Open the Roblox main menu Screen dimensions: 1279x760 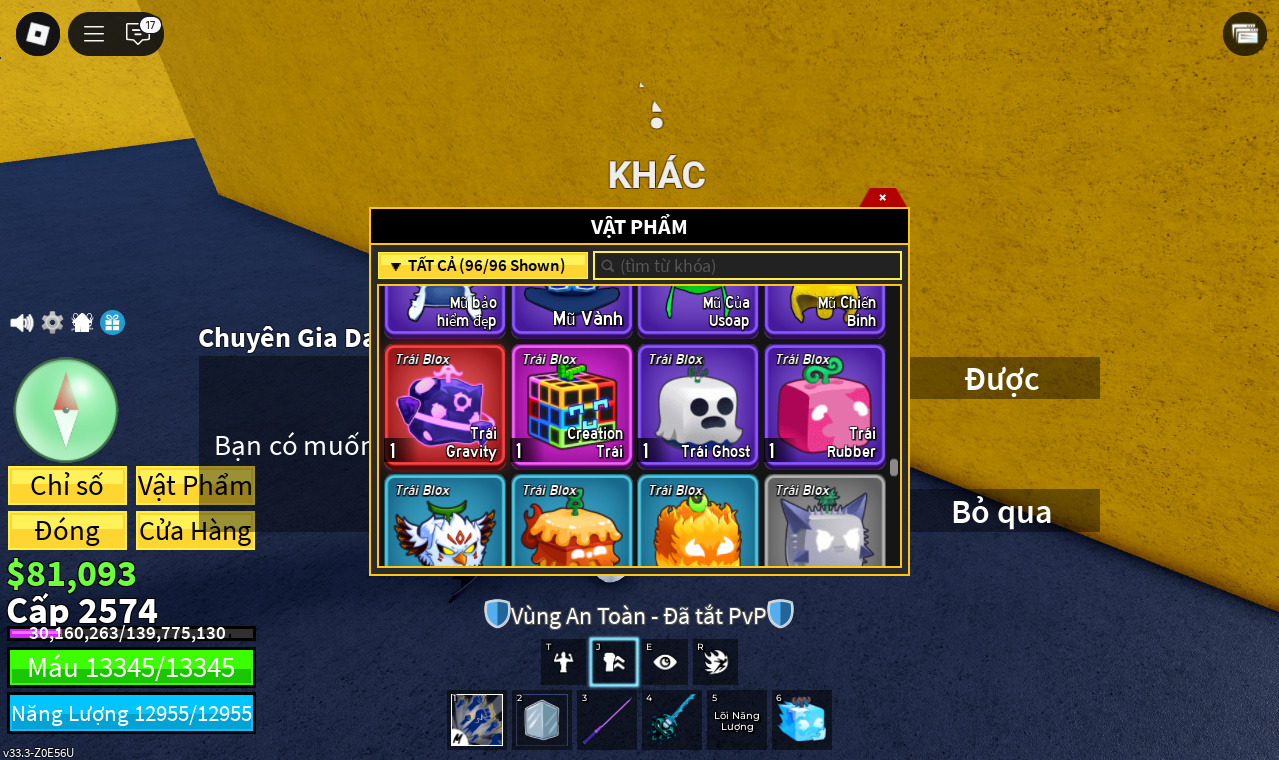pos(38,34)
